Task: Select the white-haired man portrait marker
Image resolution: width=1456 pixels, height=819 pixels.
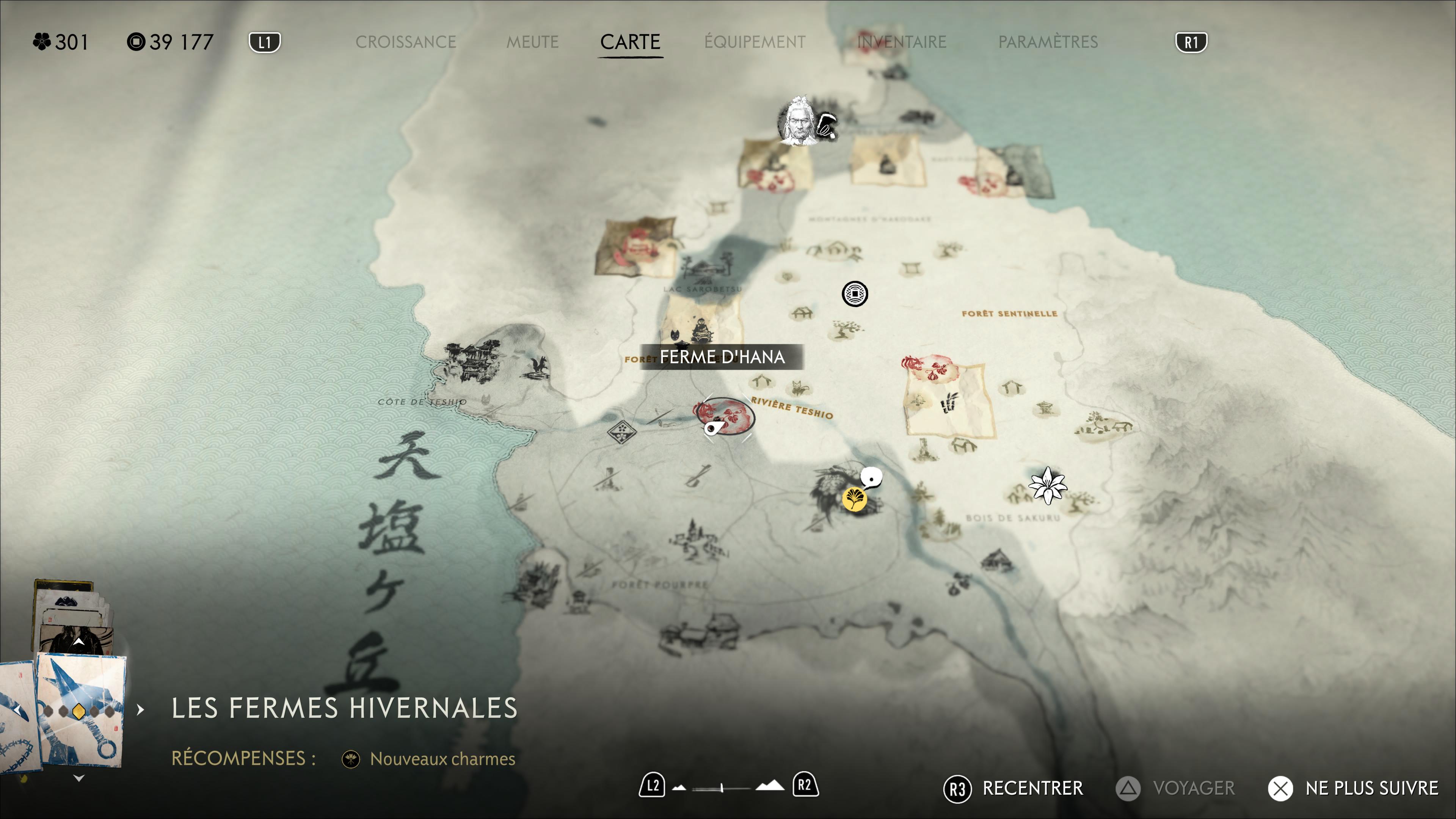Action: (x=798, y=121)
